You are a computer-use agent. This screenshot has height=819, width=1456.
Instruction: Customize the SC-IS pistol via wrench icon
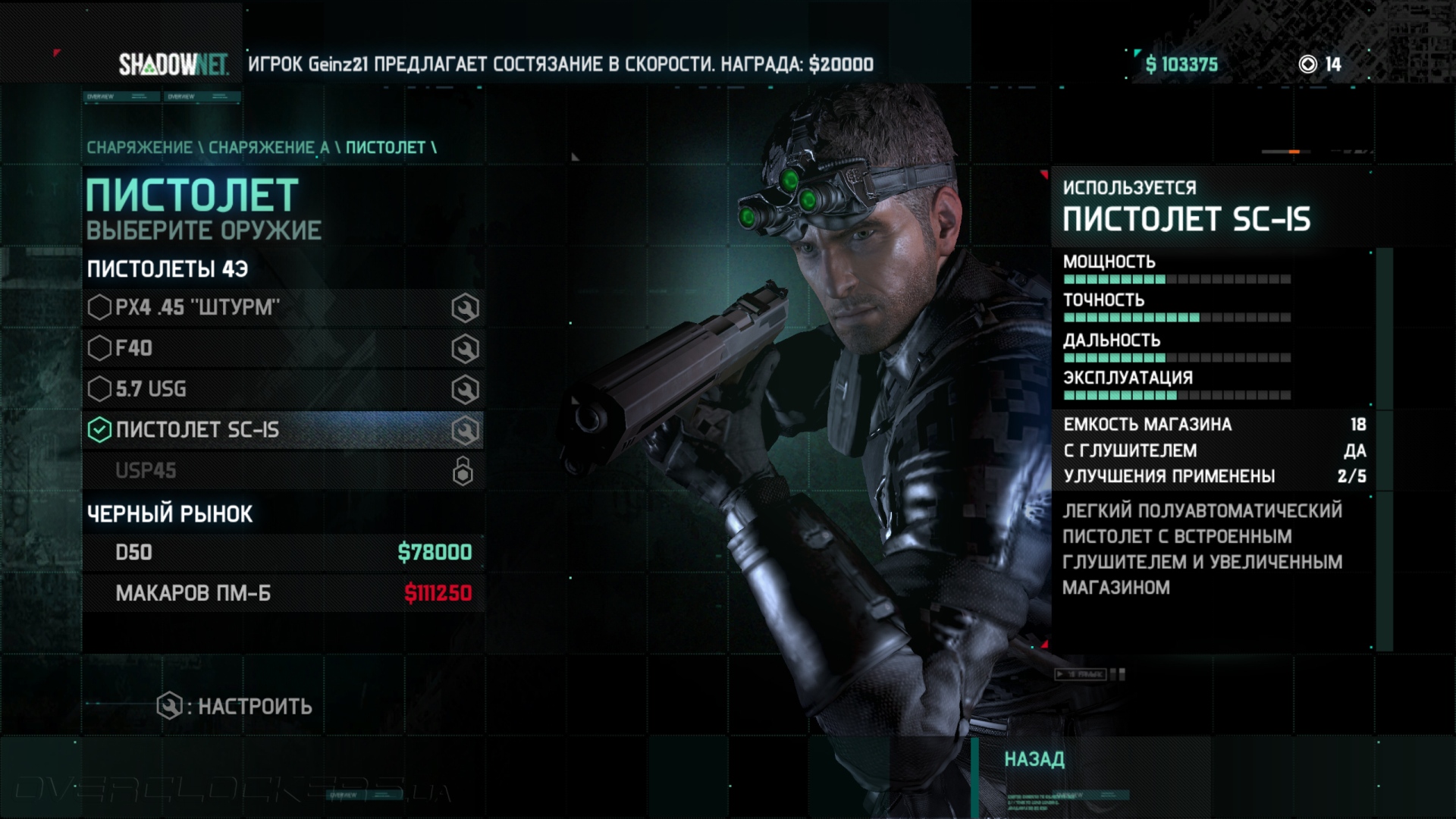(x=465, y=431)
